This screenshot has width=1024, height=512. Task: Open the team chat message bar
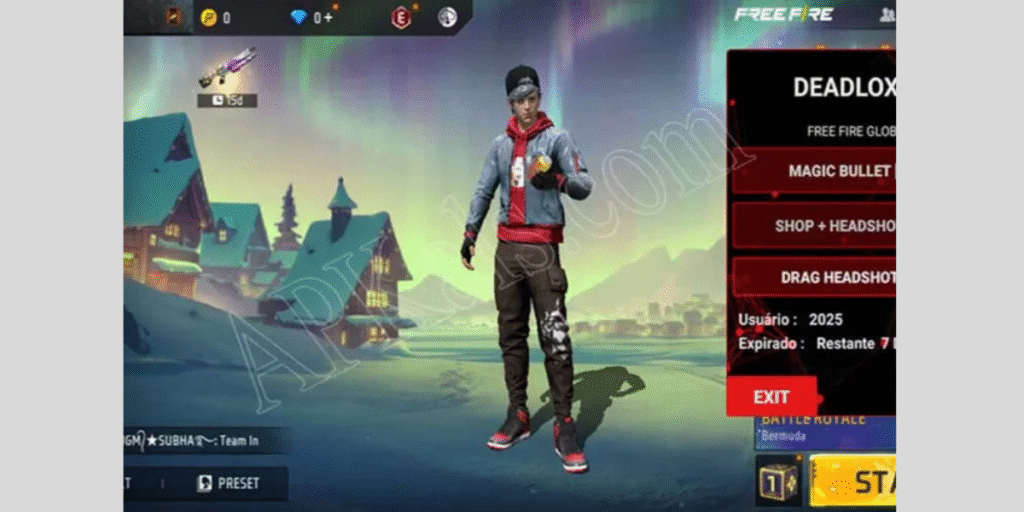pos(207,440)
